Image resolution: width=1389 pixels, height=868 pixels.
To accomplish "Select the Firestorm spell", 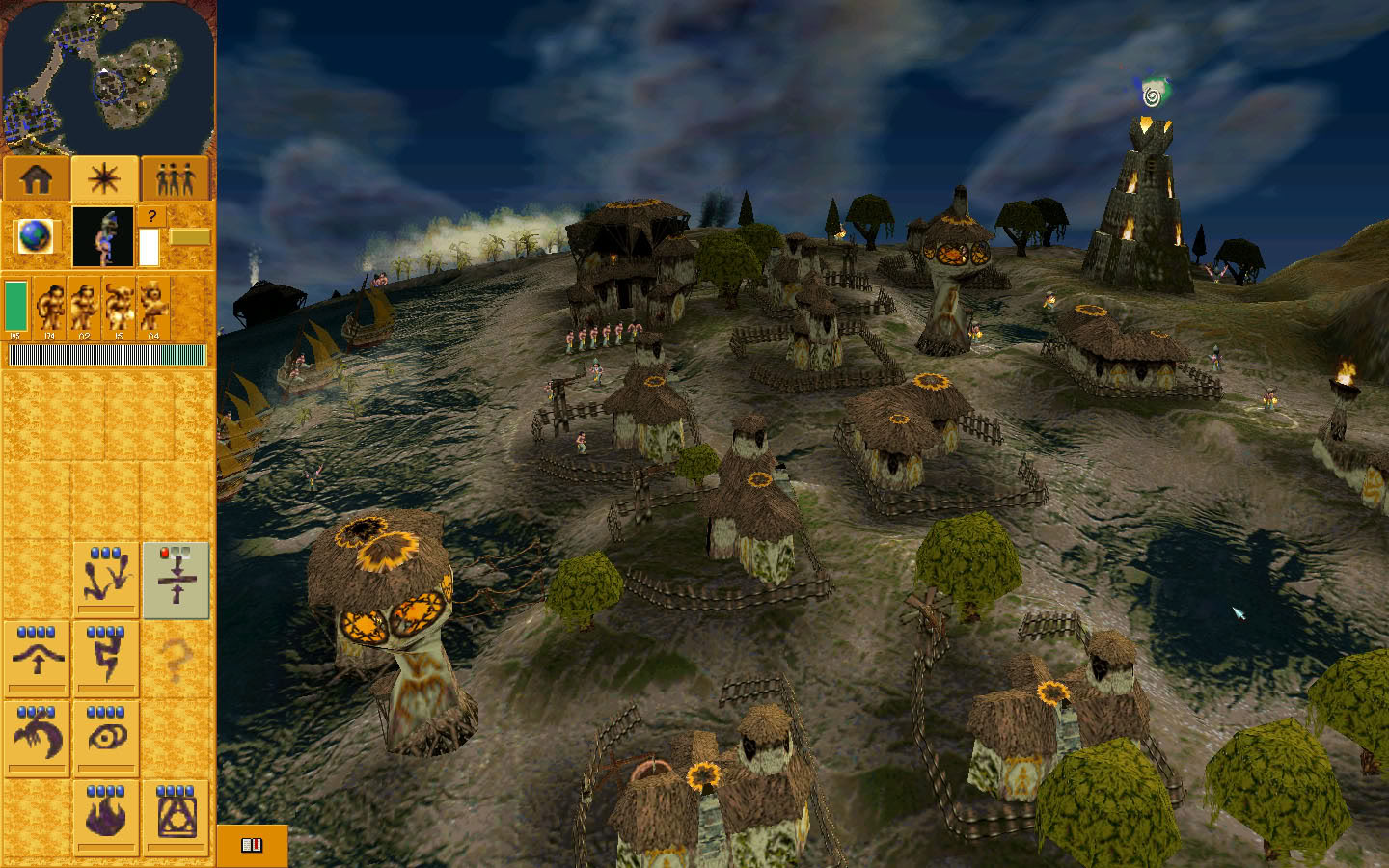I will (106, 816).
